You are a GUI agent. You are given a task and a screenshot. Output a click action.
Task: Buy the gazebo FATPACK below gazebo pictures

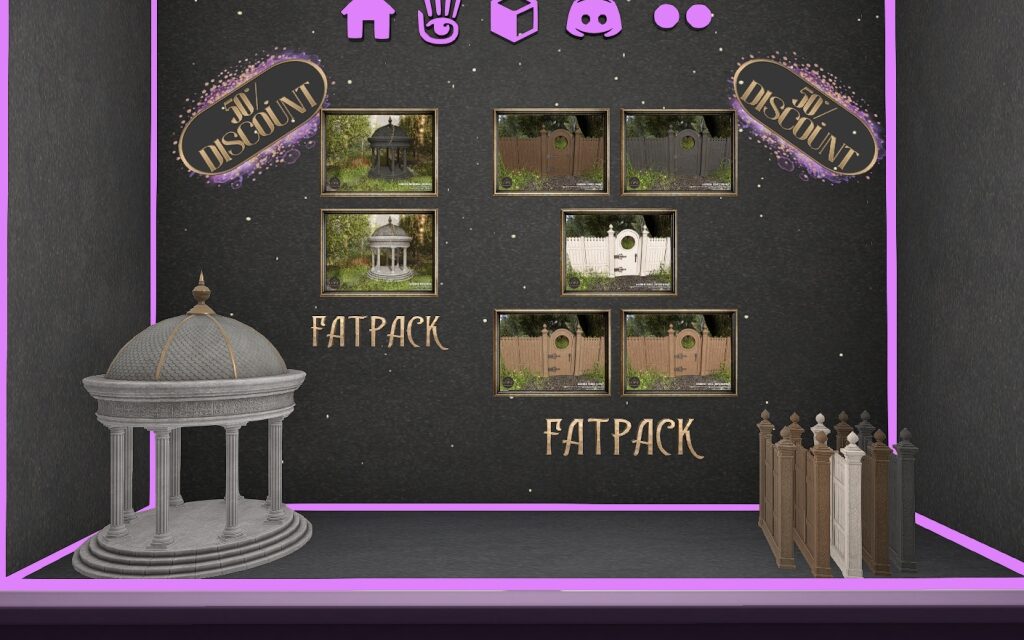tap(378, 332)
